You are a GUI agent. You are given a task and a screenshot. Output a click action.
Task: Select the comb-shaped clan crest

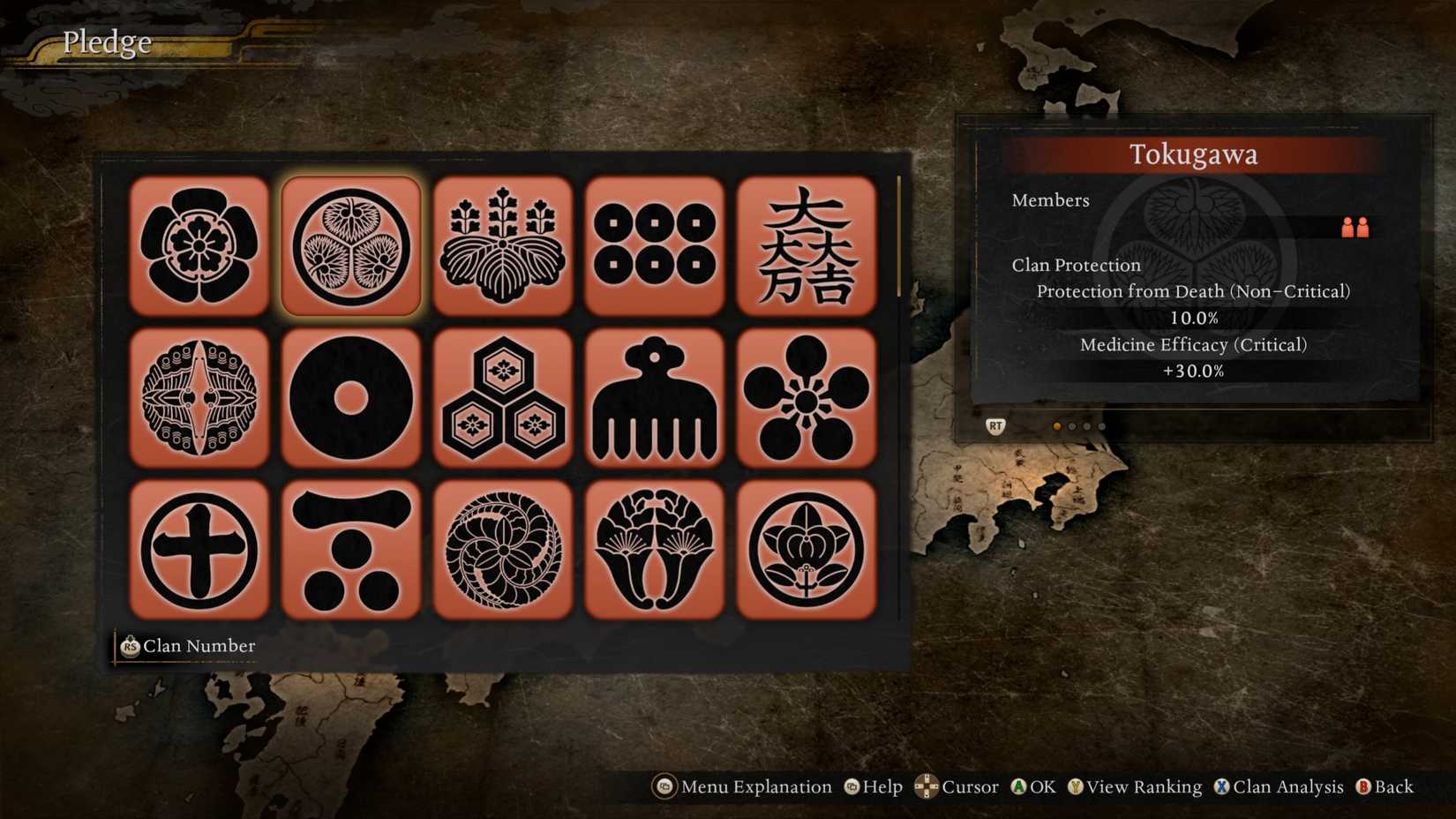tap(655, 399)
